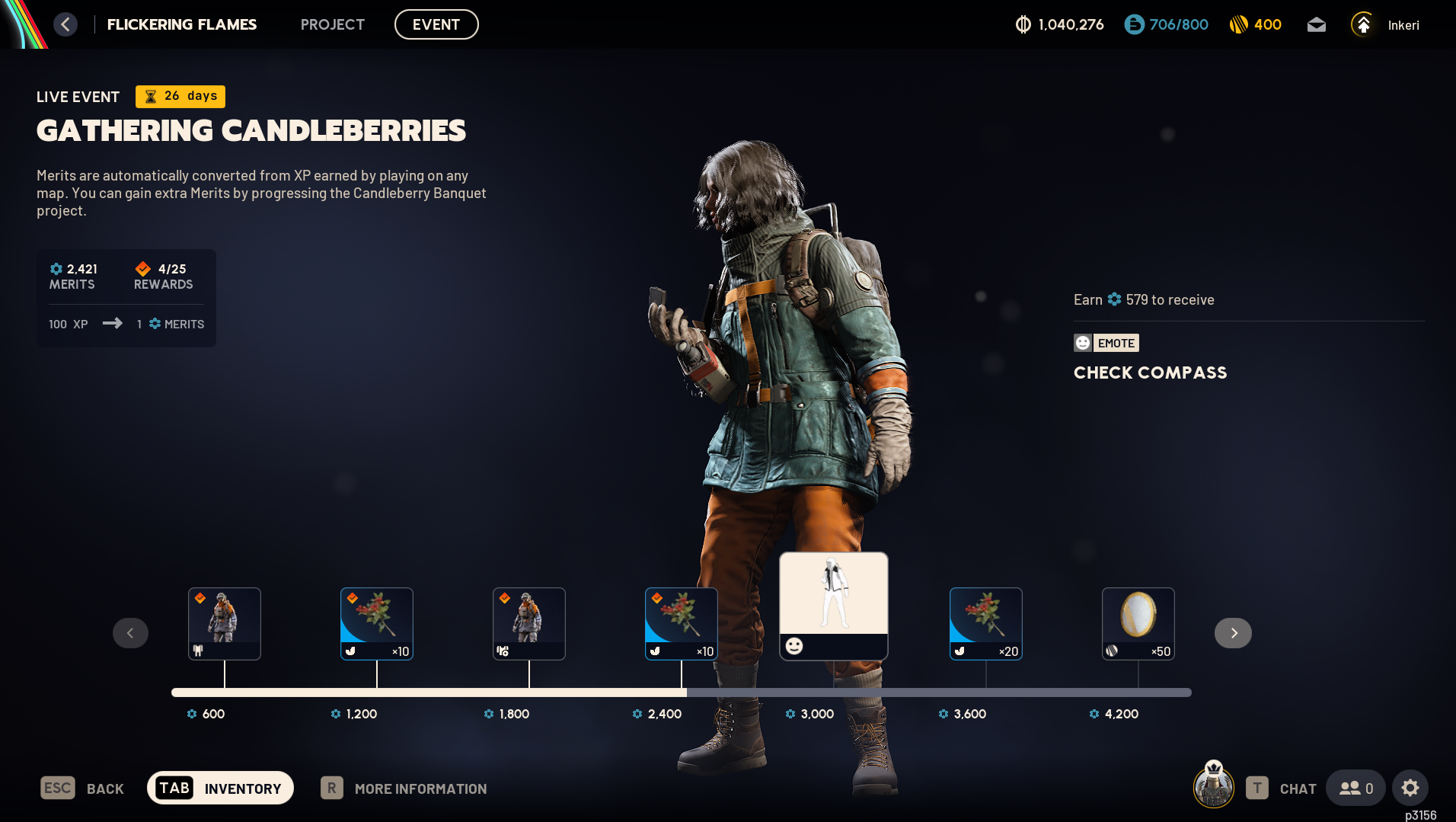
Task: Open the settings gear
Action: (x=1410, y=788)
